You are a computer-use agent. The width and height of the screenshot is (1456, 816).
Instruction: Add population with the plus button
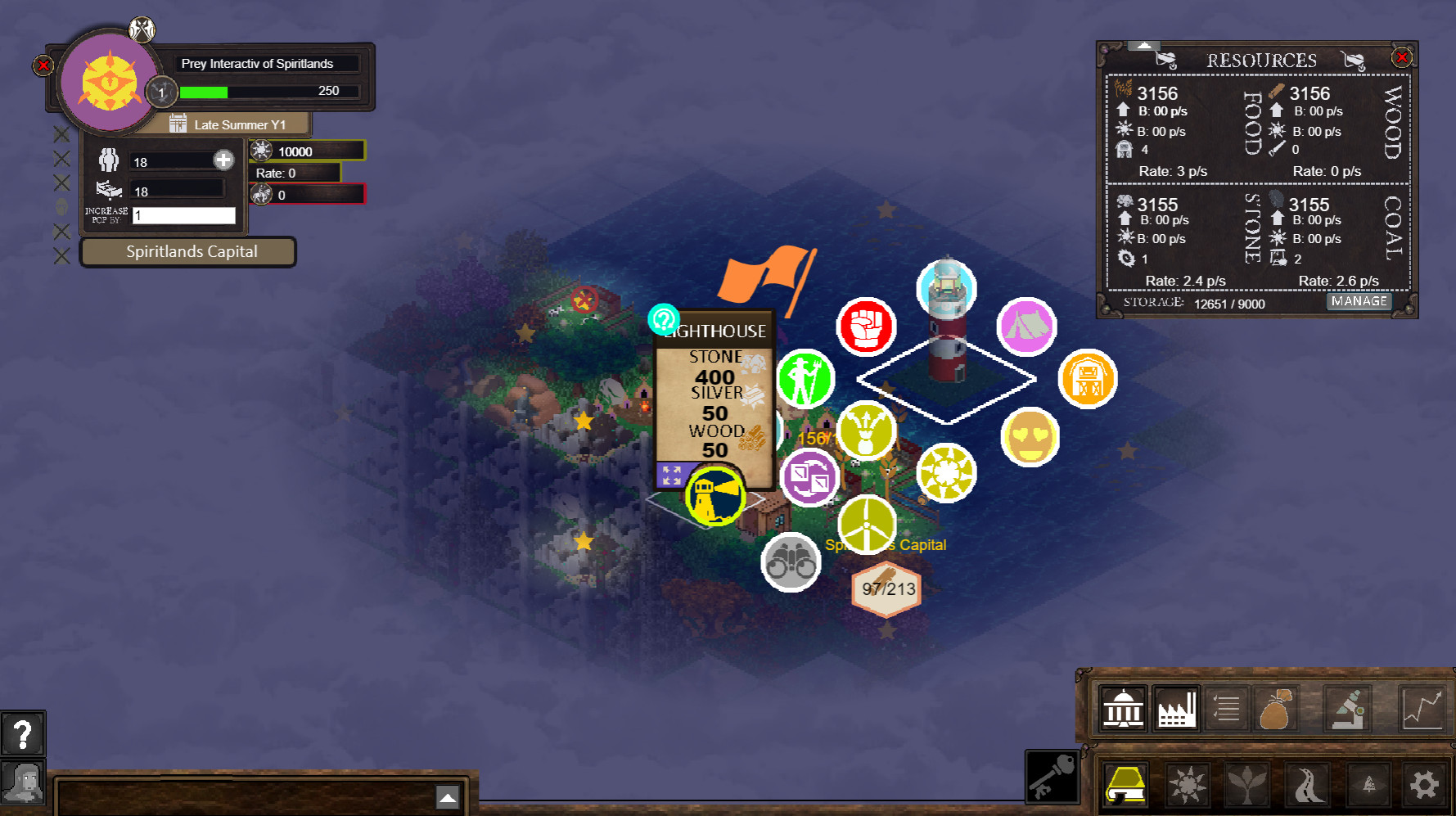click(223, 160)
